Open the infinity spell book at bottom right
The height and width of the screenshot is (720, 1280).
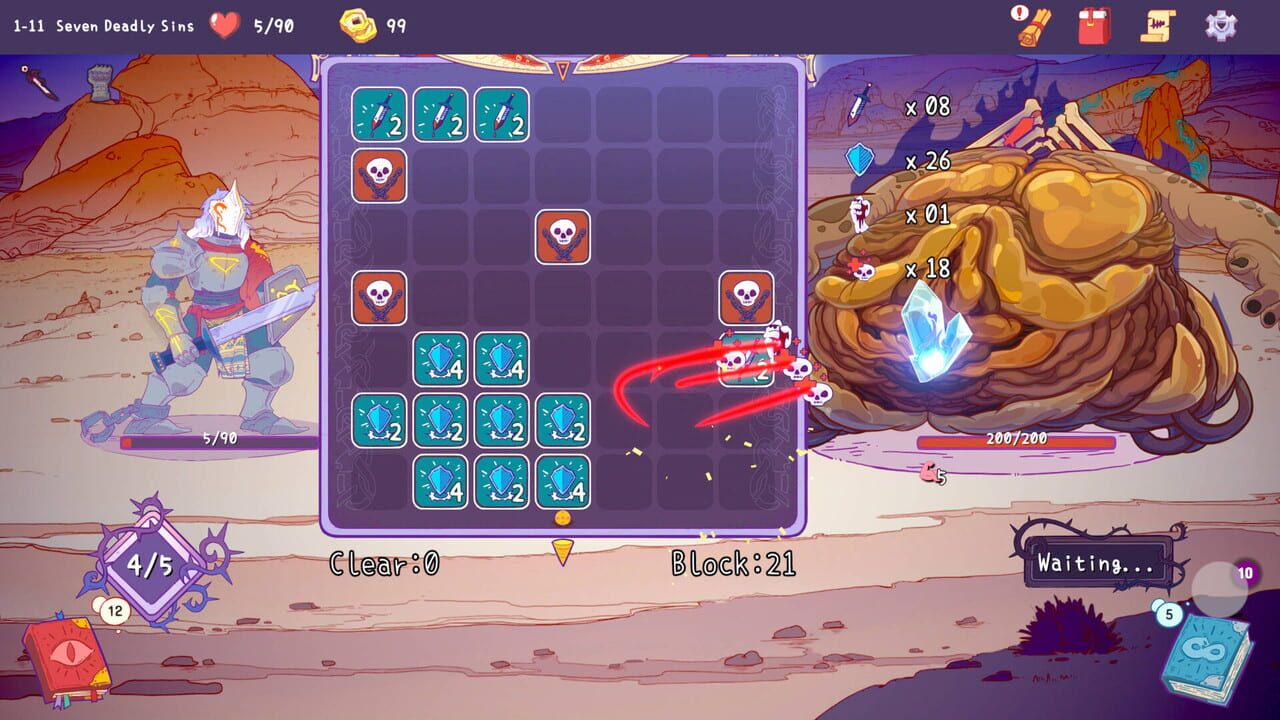coord(1209,650)
